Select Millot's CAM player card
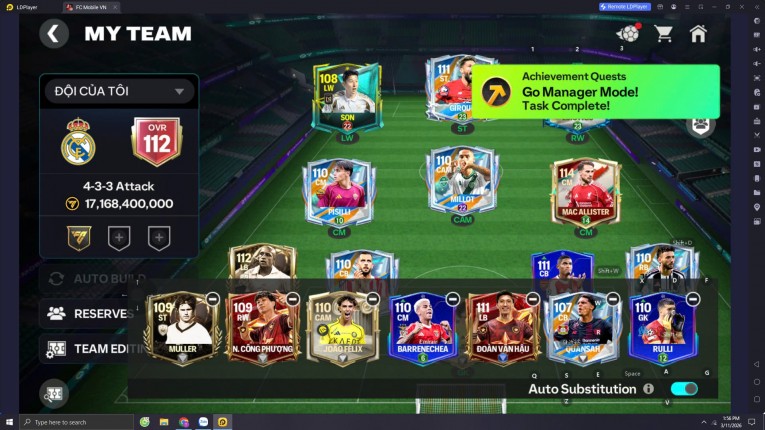The height and width of the screenshot is (430, 765). 461,182
